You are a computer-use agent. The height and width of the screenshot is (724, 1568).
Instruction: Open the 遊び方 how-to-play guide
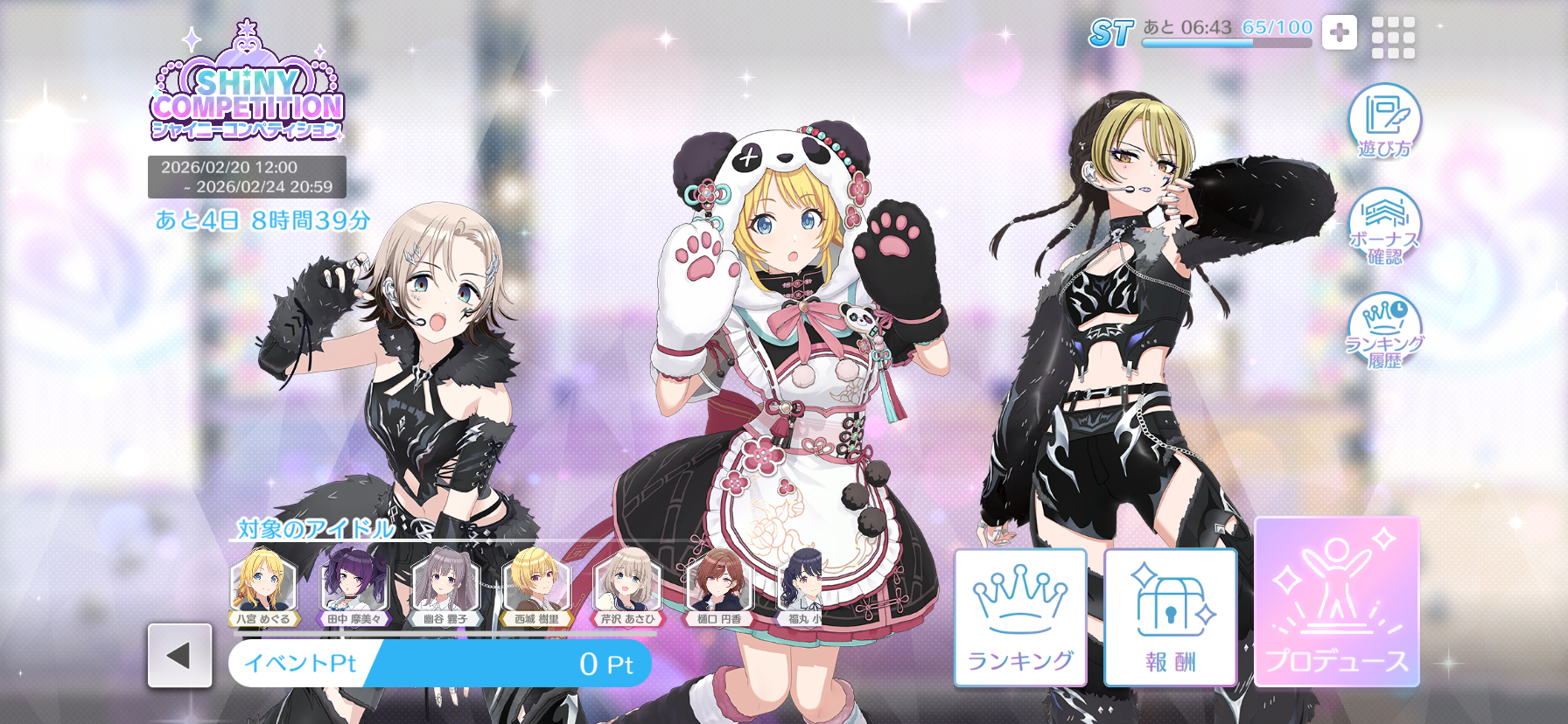[x=1384, y=122]
